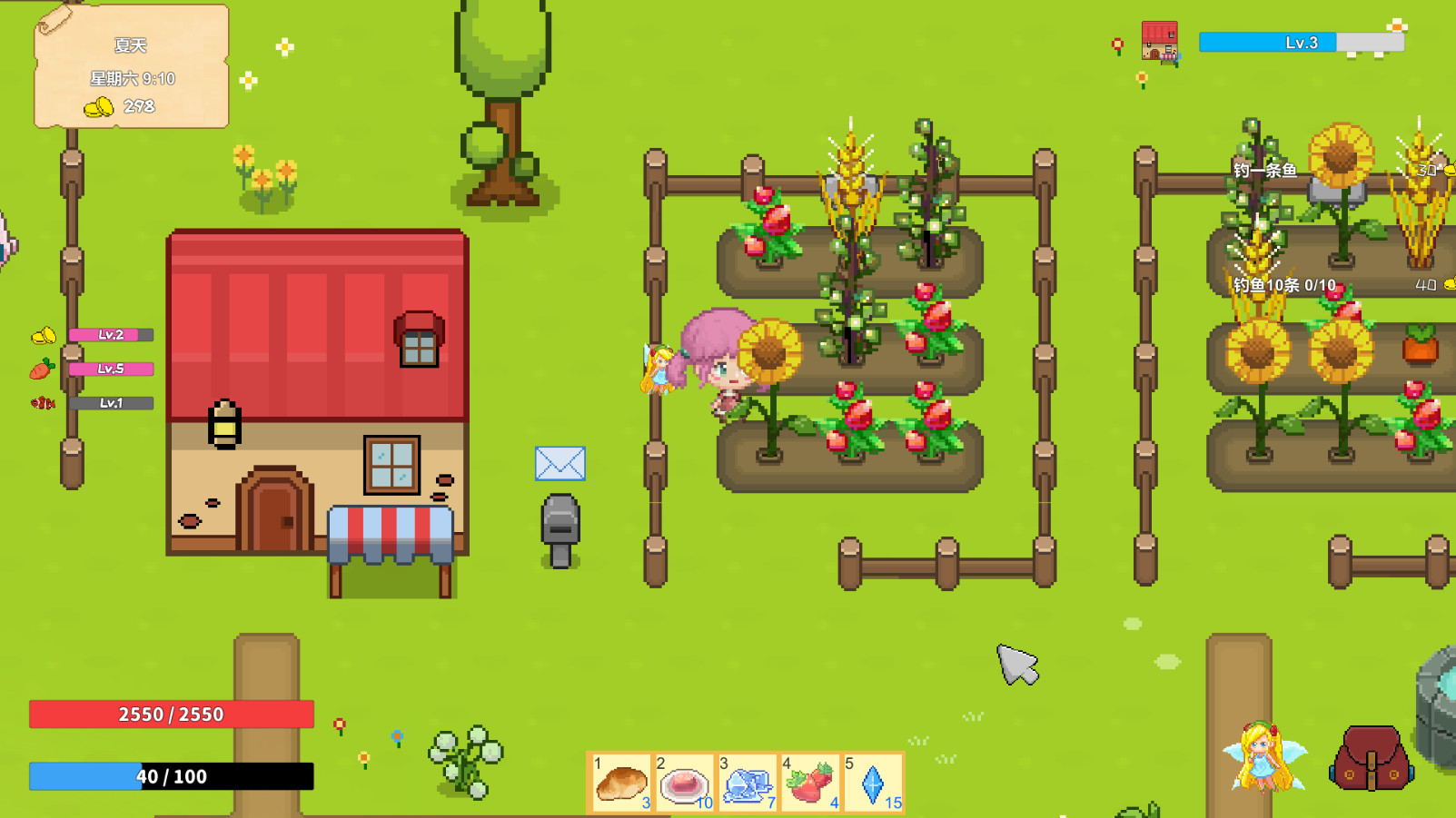Image resolution: width=1456 pixels, height=818 pixels.
Task: Select the blue crystal in hotbar slot 5
Action: (873, 782)
